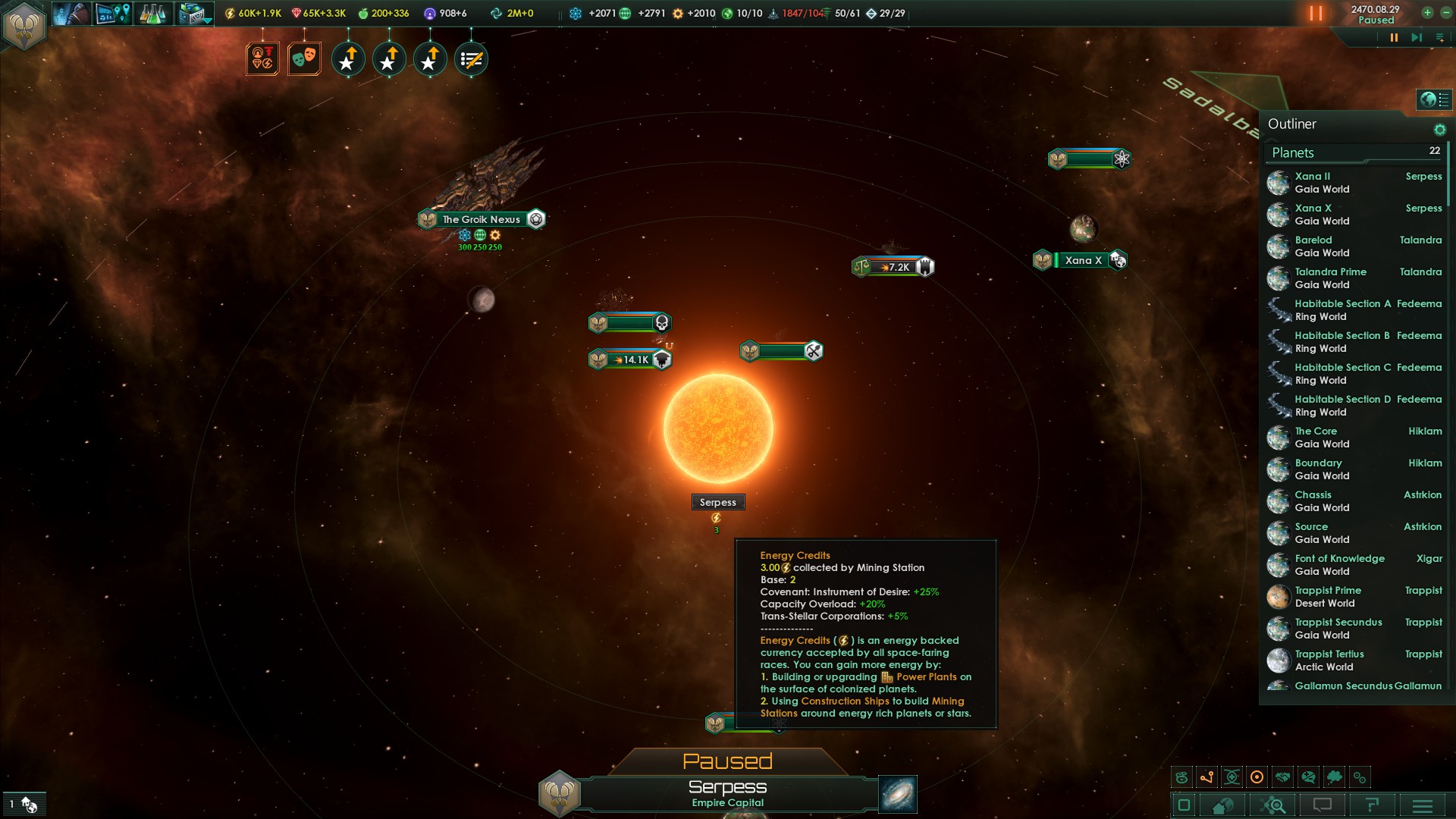The image size is (1456, 819).
Task: Advance one day with the step button
Action: 1416,37
